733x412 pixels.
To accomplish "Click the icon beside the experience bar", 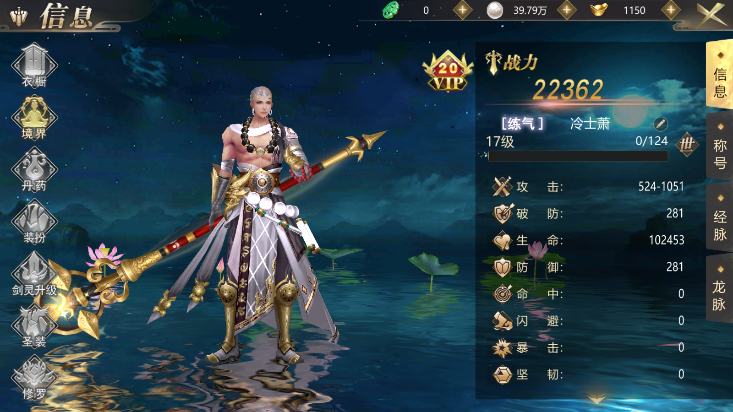I will coord(686,144).
